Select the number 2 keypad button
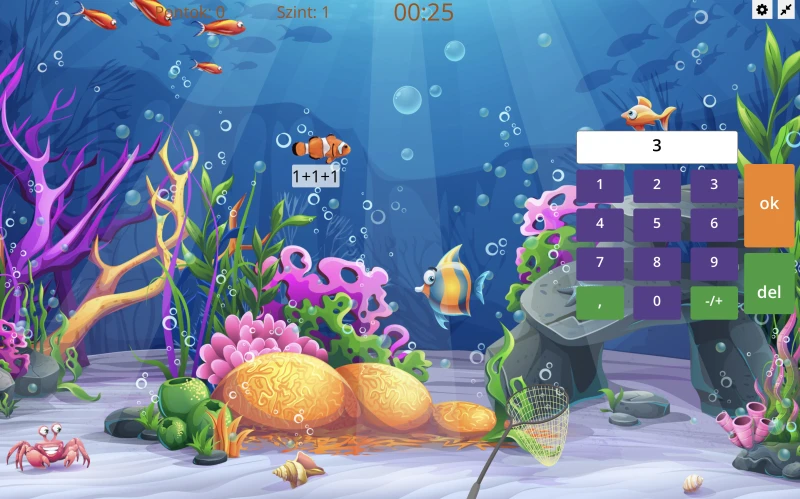800x499 pixels. coord(657,184)
